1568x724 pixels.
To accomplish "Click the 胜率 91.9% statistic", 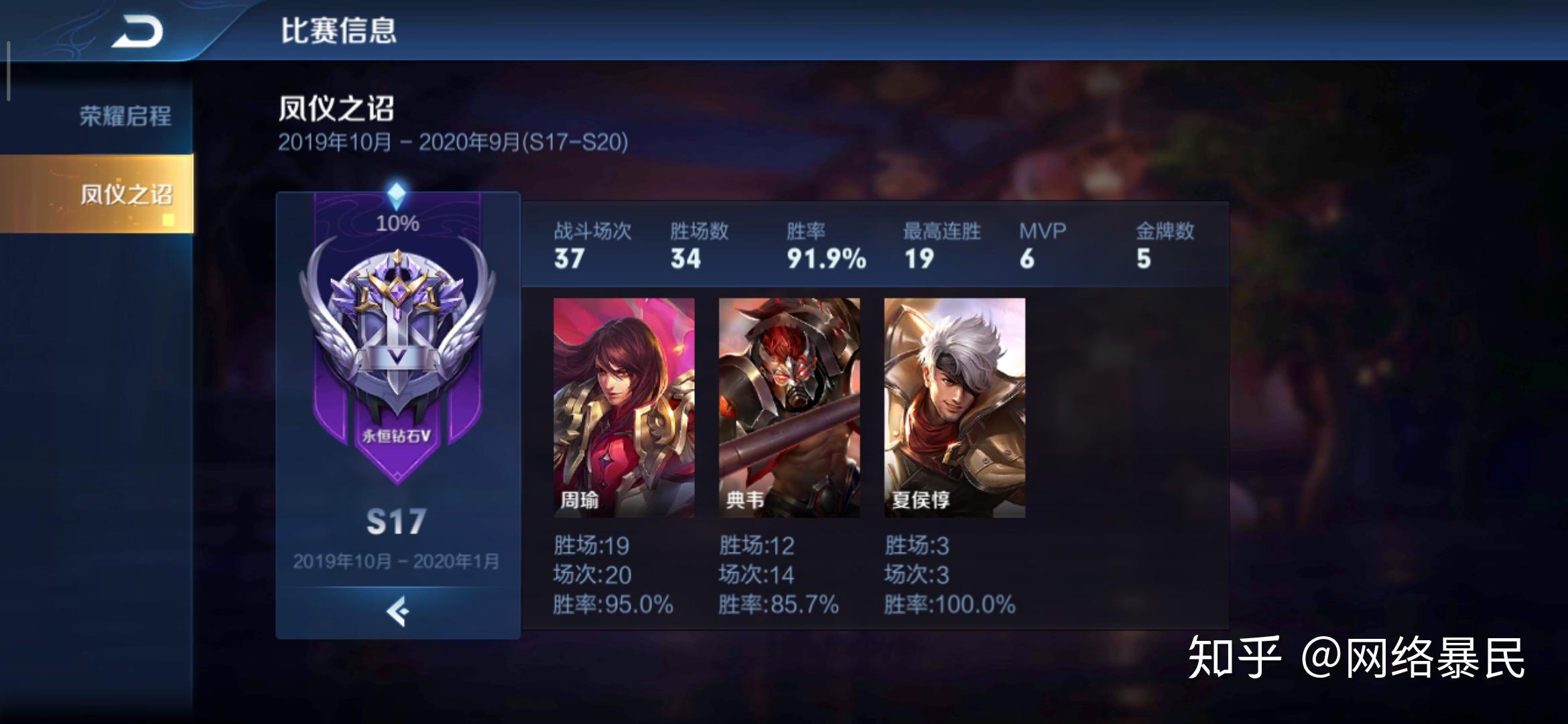I will (824, 258).
